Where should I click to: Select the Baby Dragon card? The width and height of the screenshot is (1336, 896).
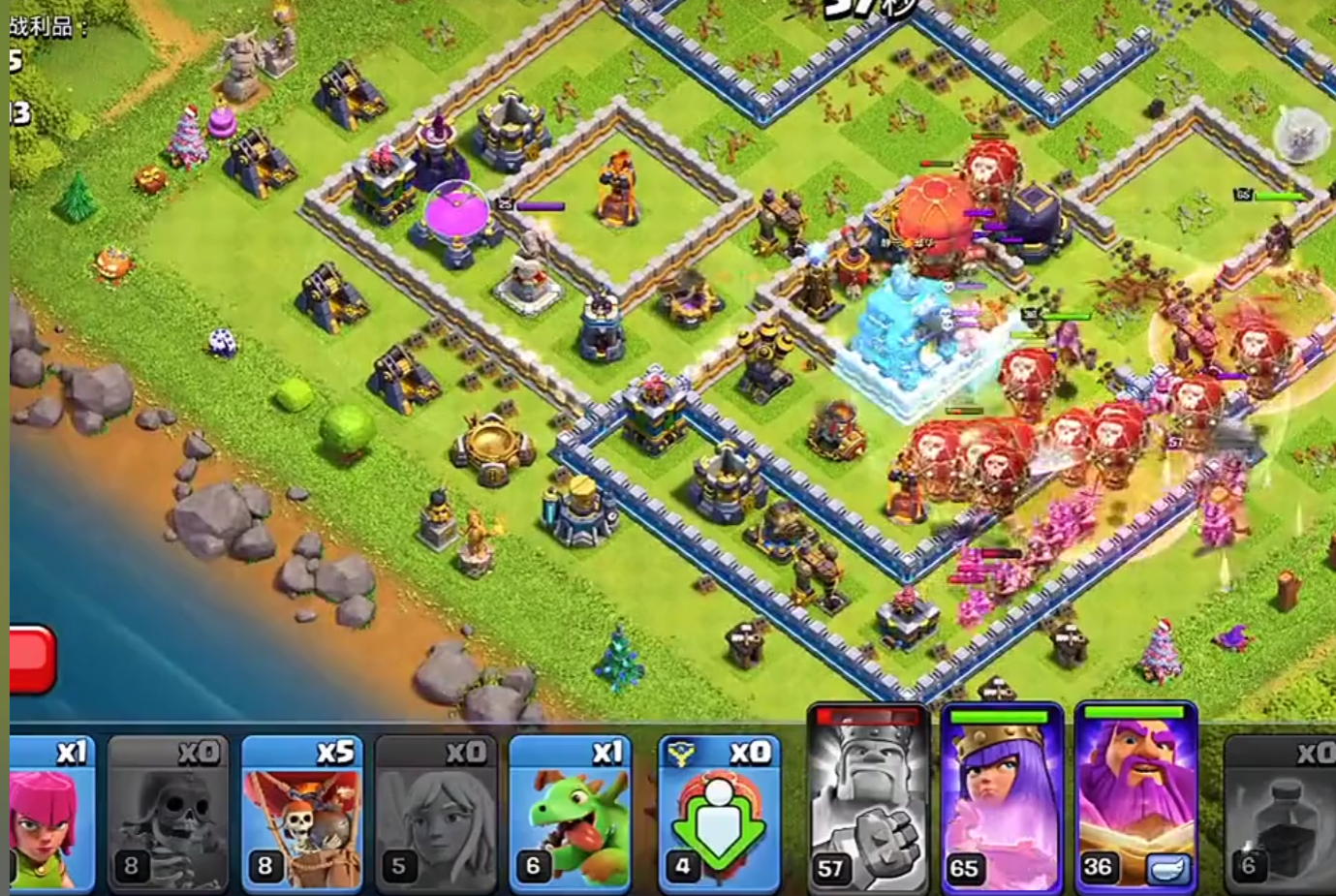(570, 812)
